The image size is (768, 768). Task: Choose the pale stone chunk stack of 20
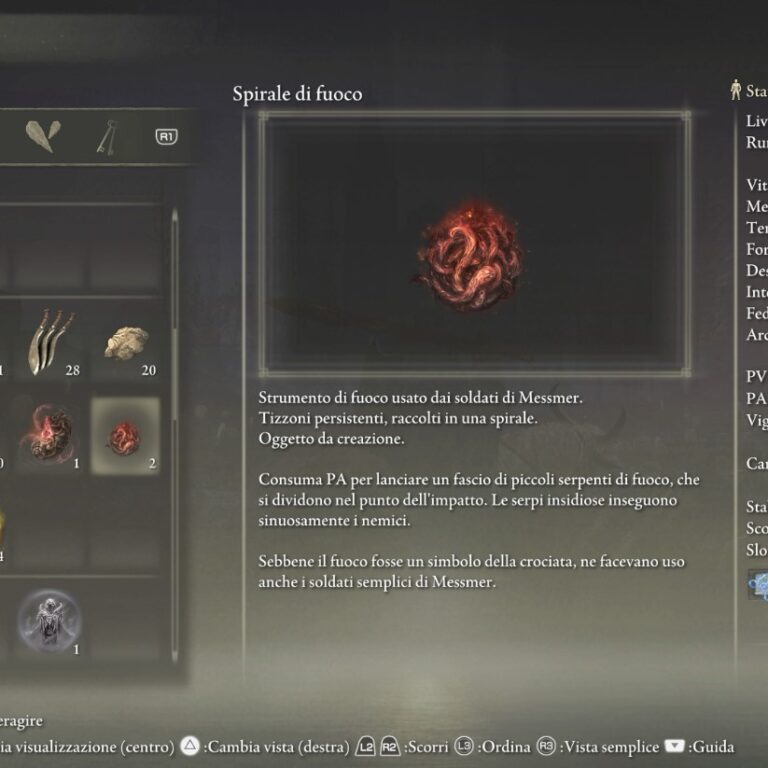pos(126,341)
